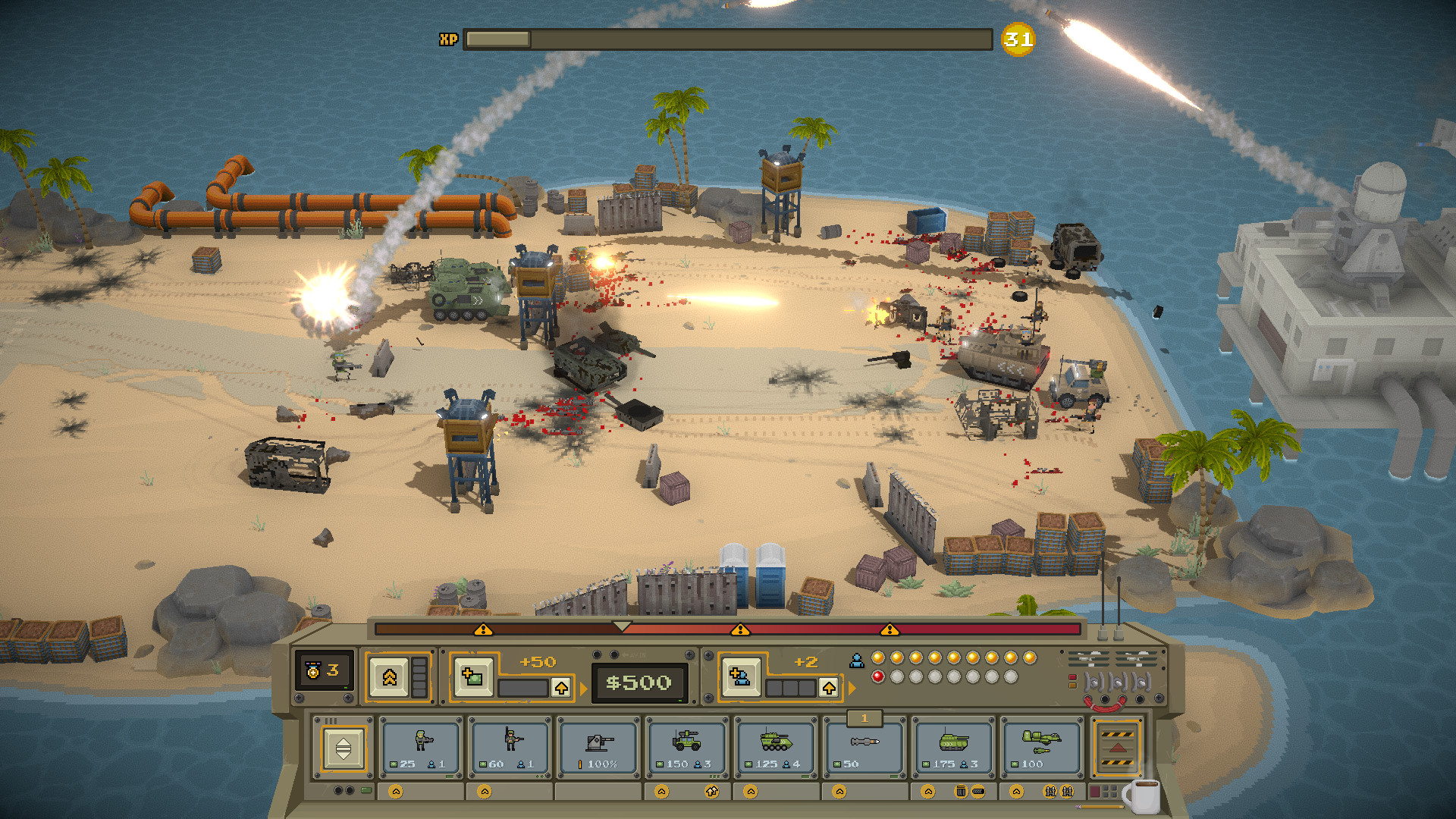
Task: Click the add-cash income button
Action: 472,676
